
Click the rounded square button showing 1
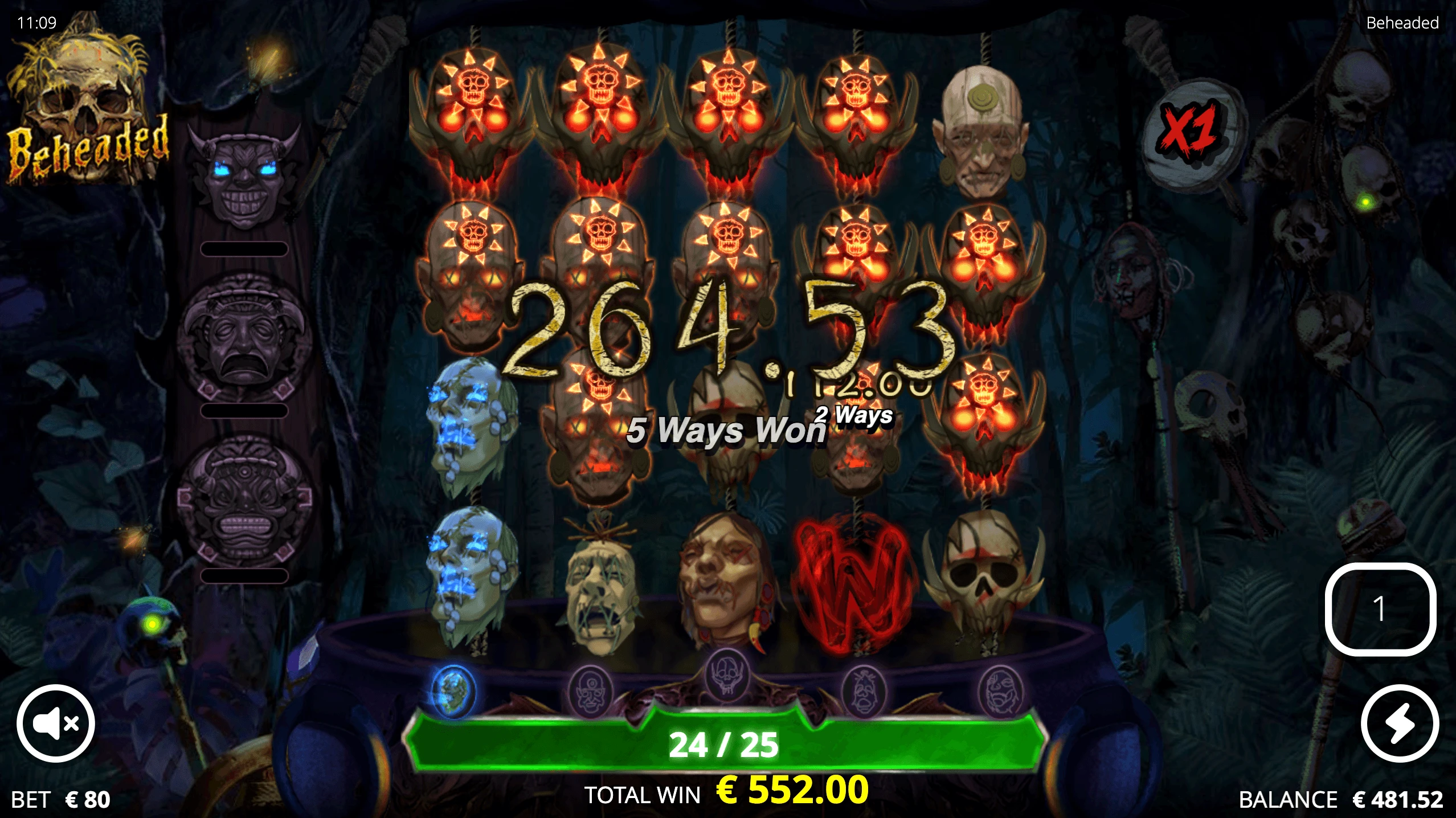(1380, 608)
